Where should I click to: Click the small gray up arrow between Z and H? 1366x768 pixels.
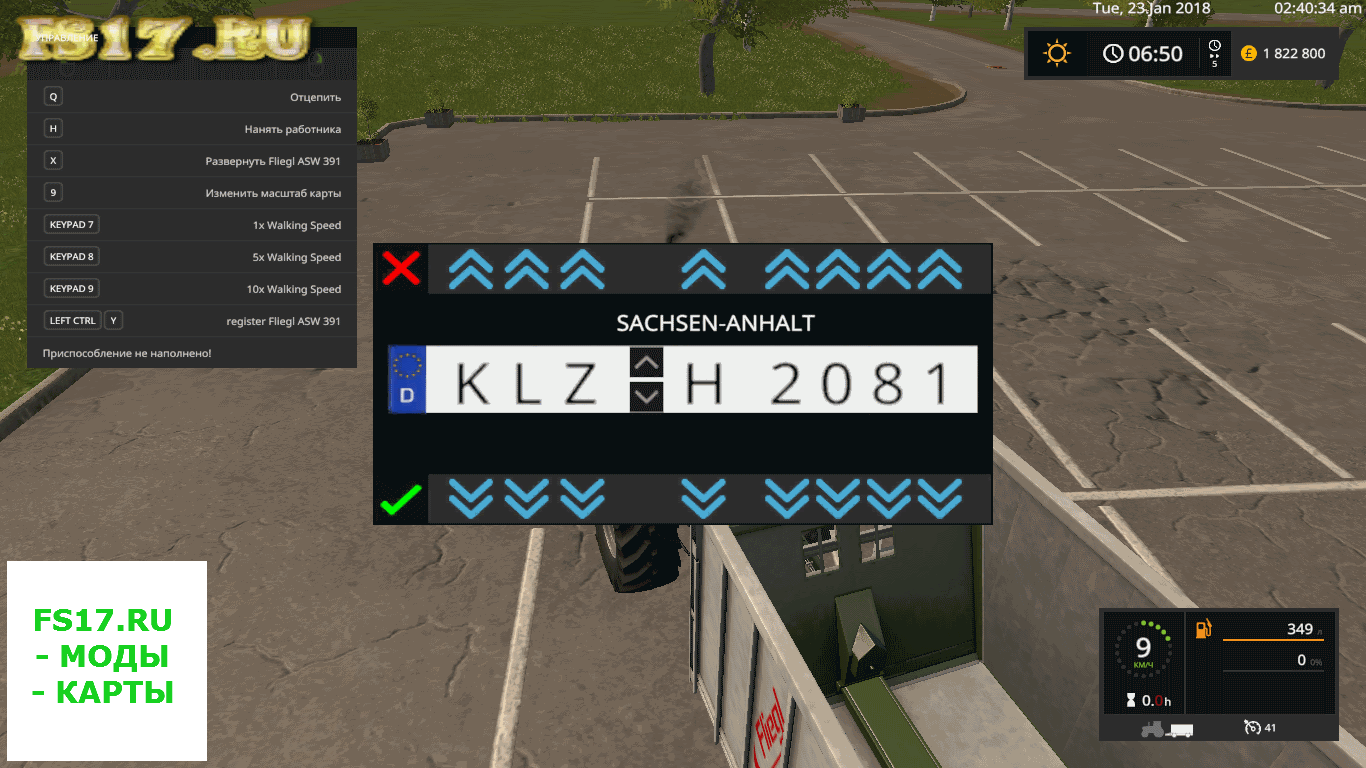click(x=647, y=362)
